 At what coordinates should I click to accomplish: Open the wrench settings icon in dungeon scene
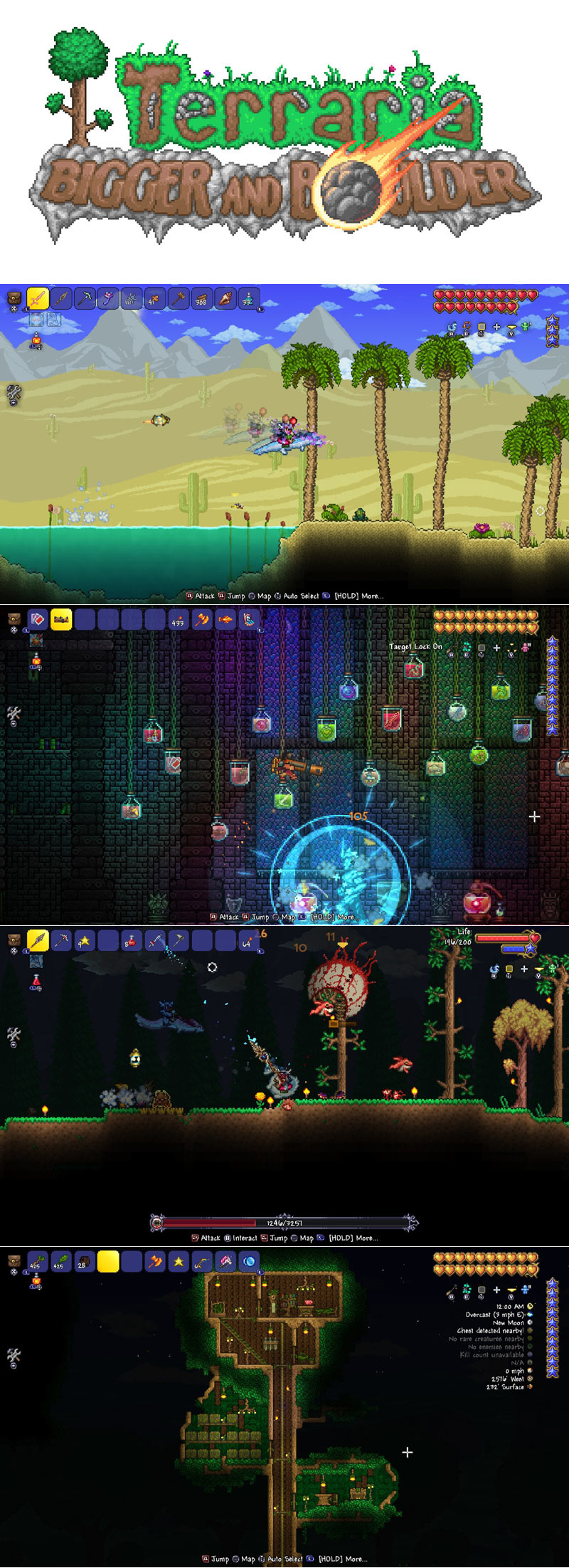click(x=14, y=713)
